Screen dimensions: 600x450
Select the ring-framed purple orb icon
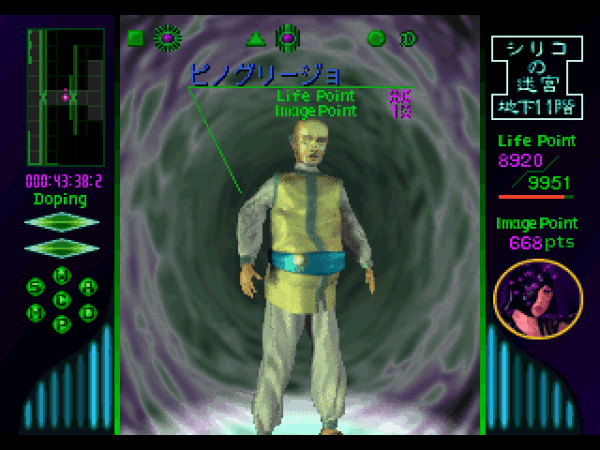[287, 38]
